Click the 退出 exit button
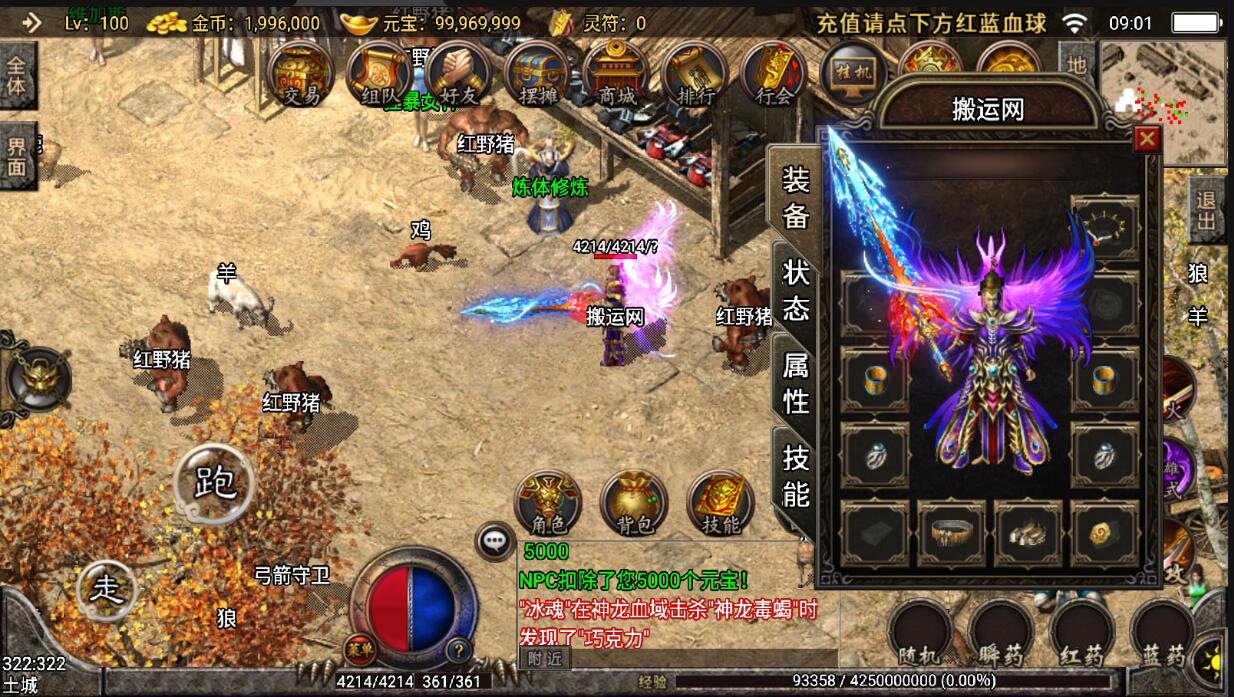 coord(1207,210)
